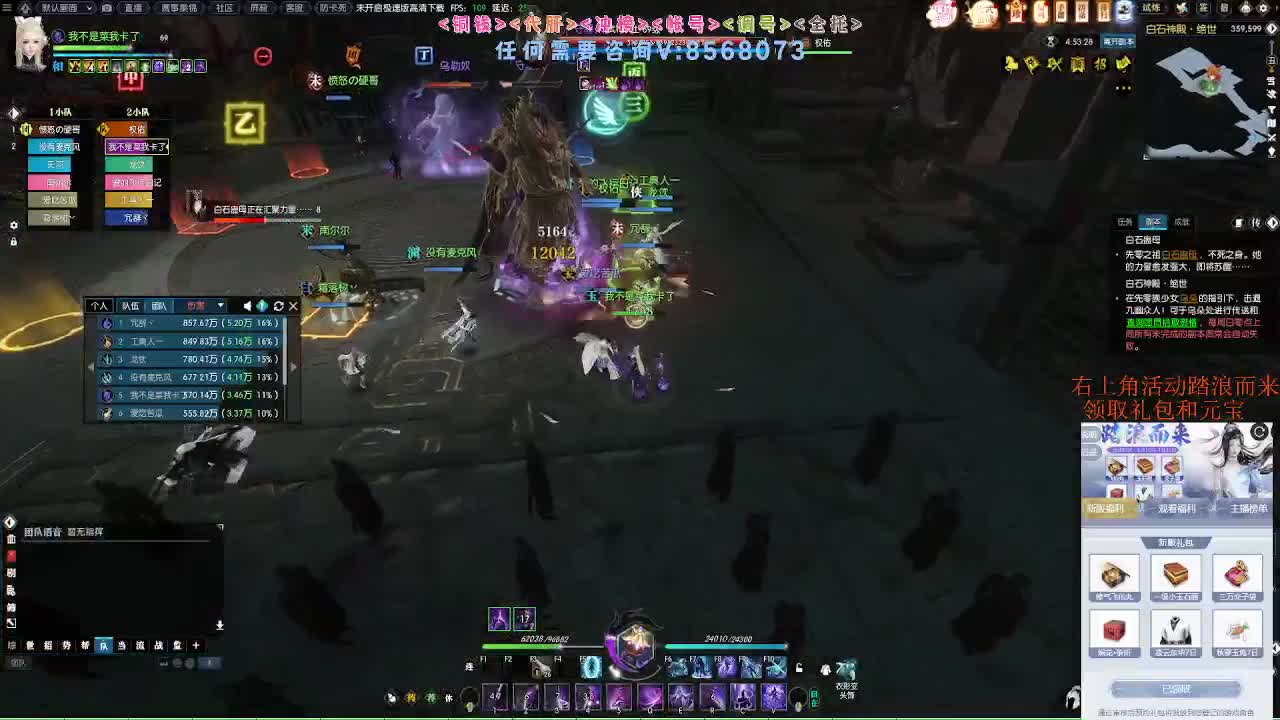
Task: Click the 盛云衣袍7日 outfit item icon
Action: pos(1174,632)
